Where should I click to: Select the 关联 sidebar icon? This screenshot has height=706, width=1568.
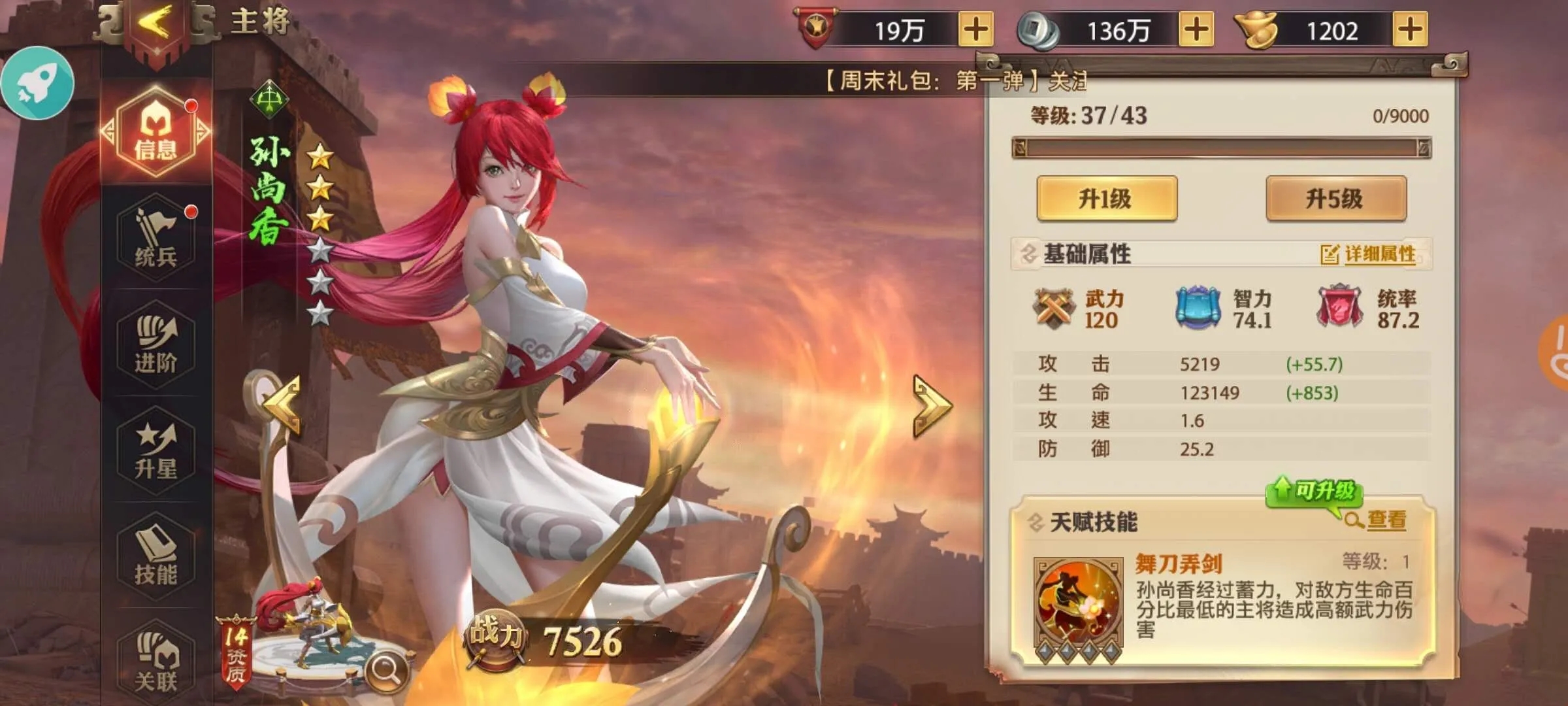point(155,660)
